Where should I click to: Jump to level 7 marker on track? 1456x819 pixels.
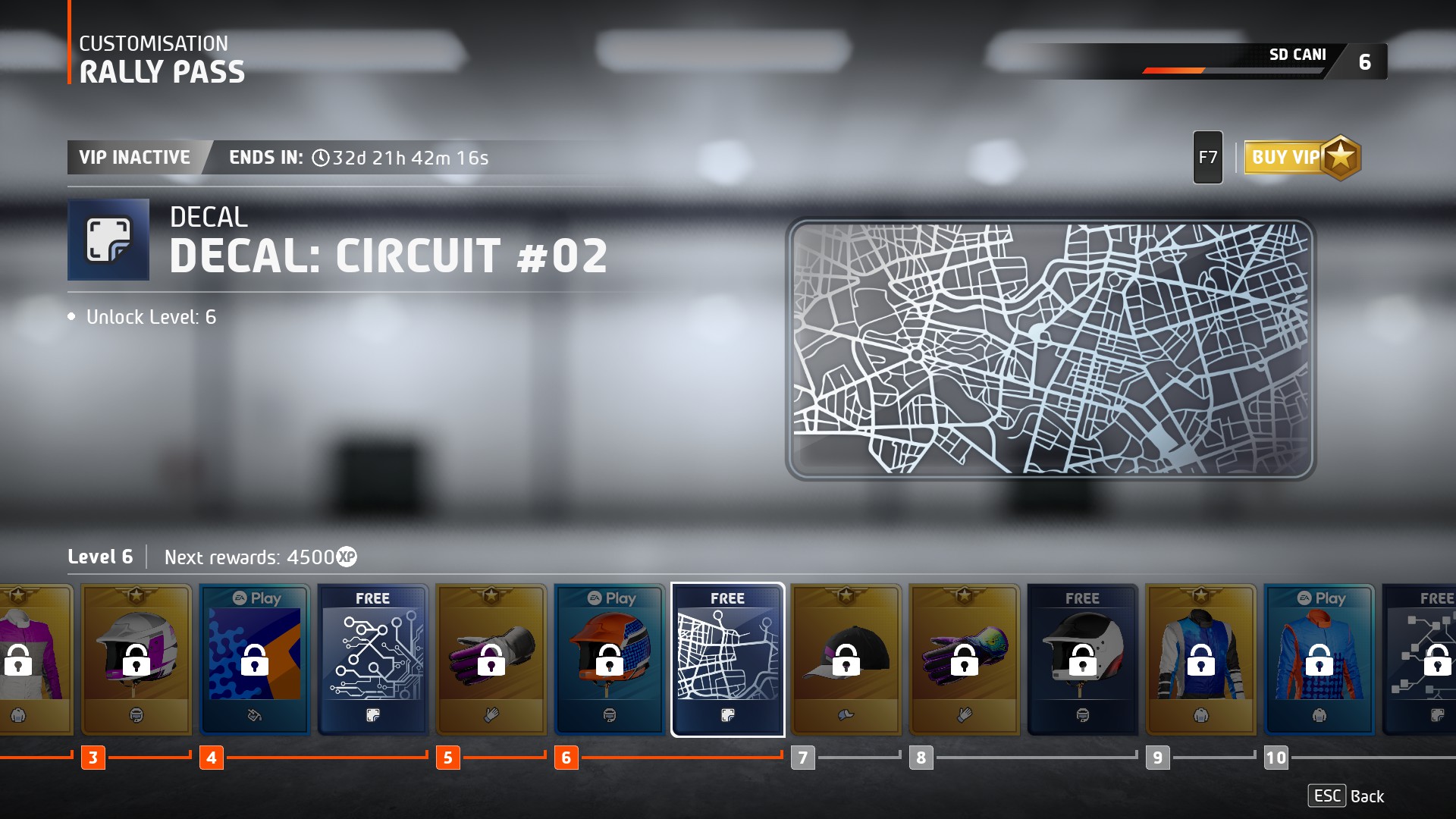tap(803, 758)
